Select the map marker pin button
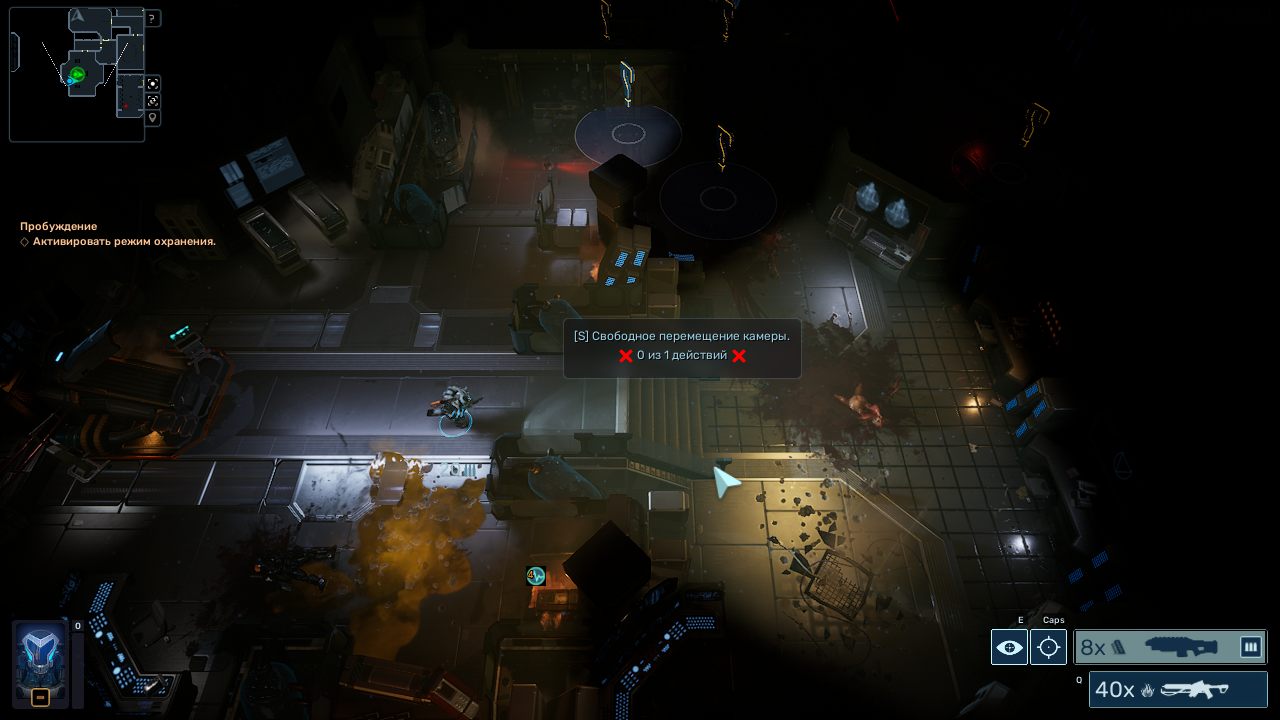 pyautogui.click(x=152, y=117)
